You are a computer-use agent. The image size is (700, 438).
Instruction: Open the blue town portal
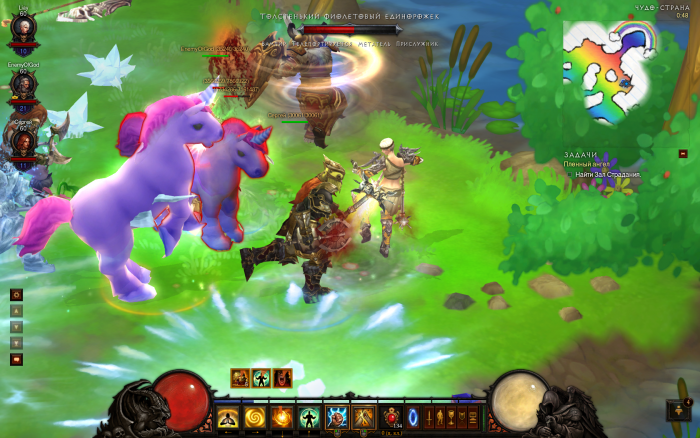414,416
